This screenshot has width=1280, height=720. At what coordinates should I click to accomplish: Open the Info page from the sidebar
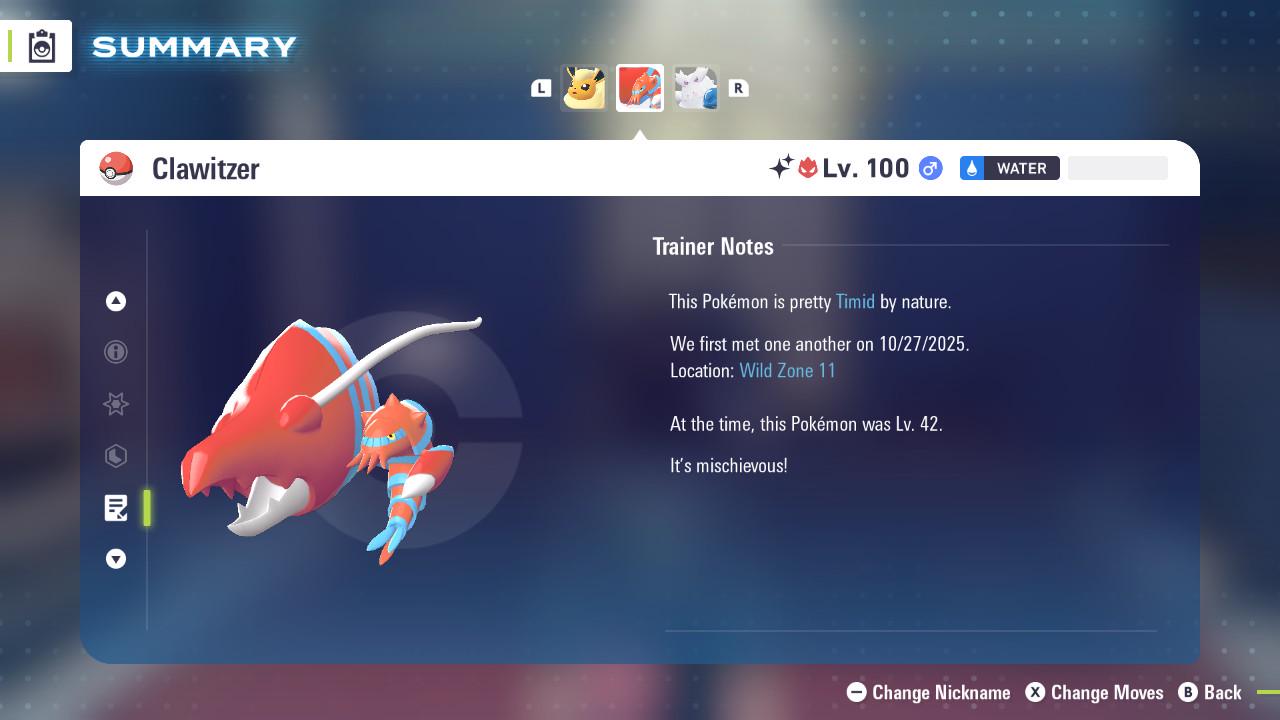[x=116, y=352]
